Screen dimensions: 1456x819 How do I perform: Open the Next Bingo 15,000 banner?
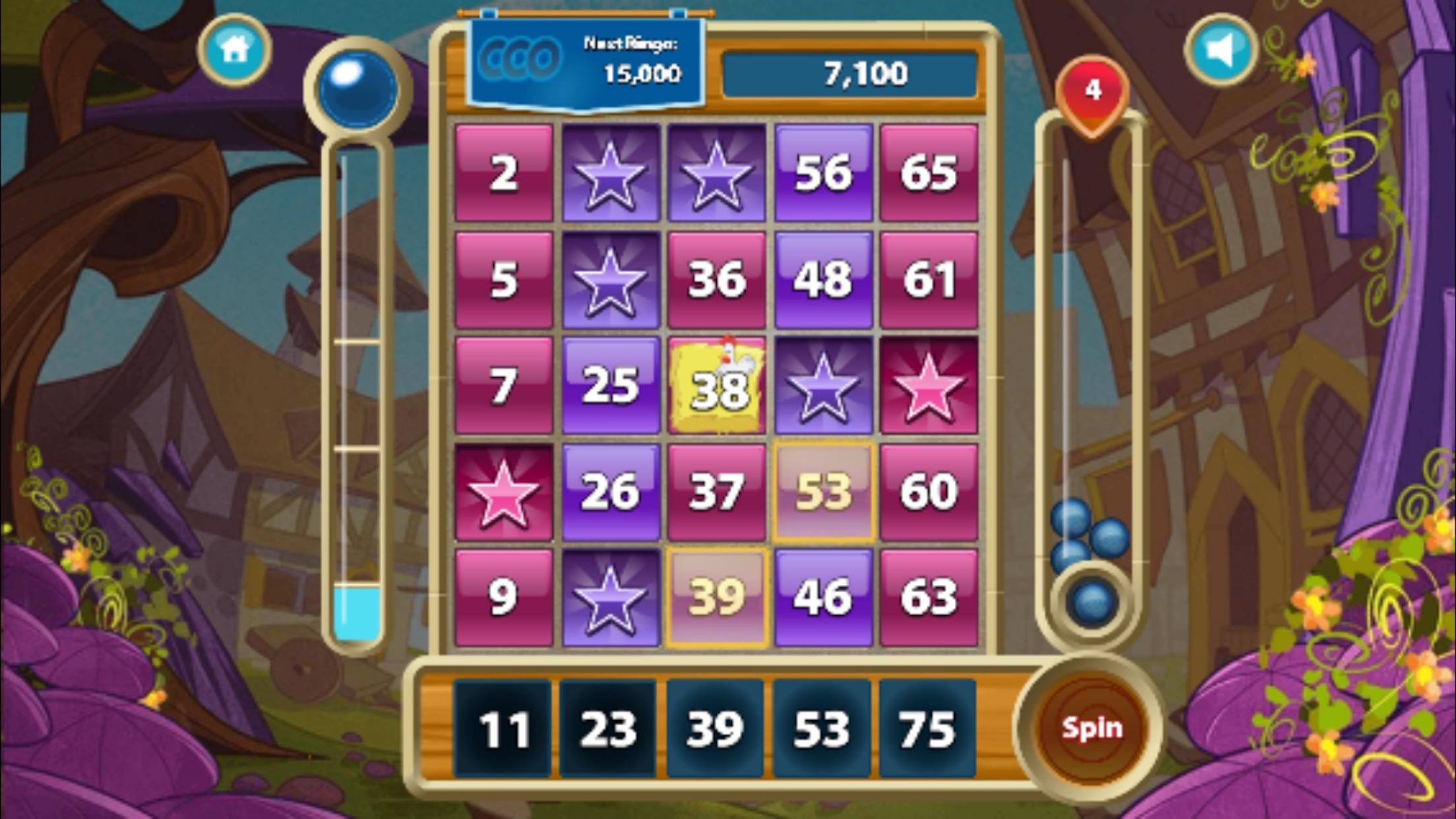pyautogui.click(x=587, y=63)
